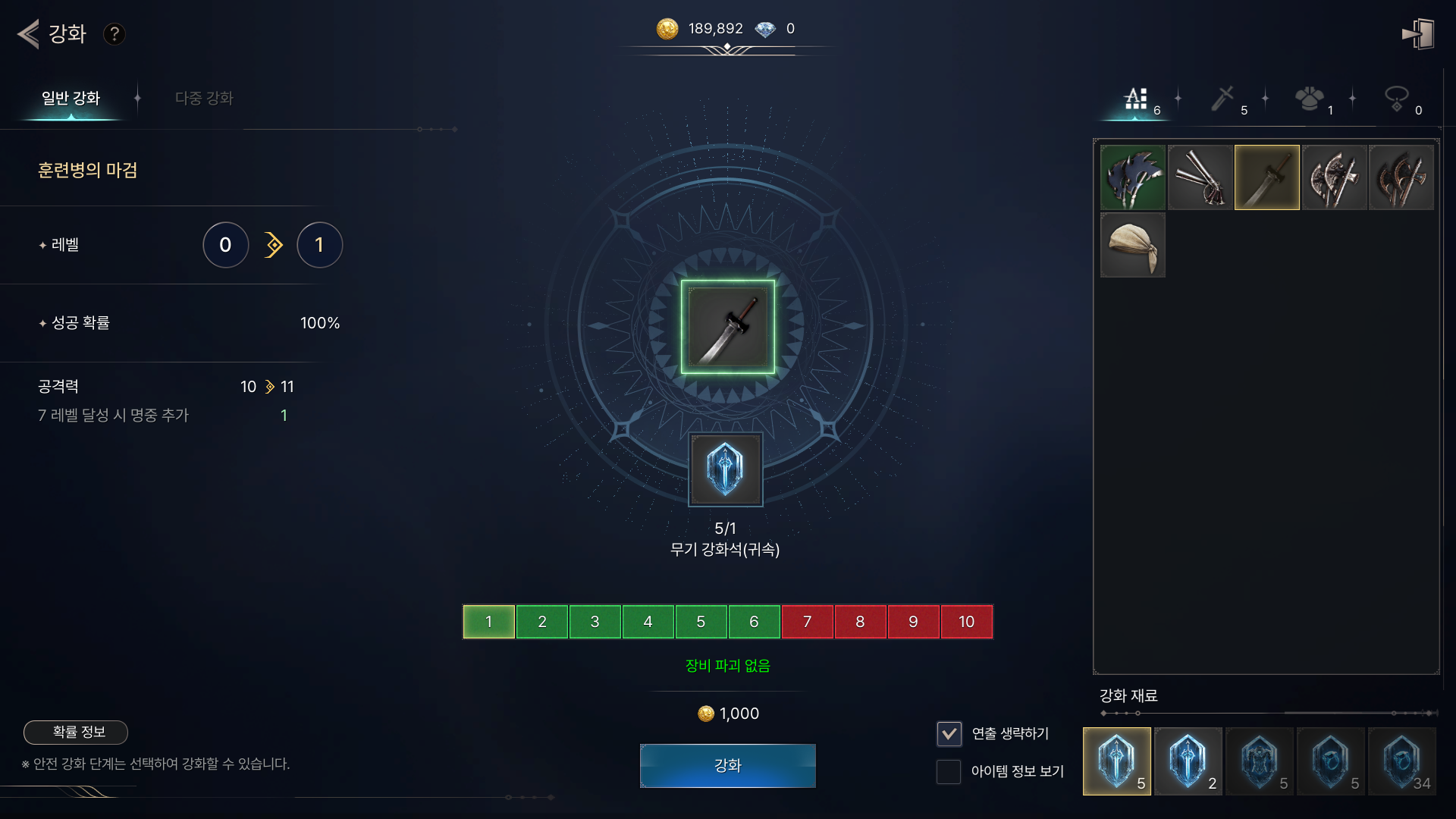
Task: Open the question mark help info
Action: 115,34
